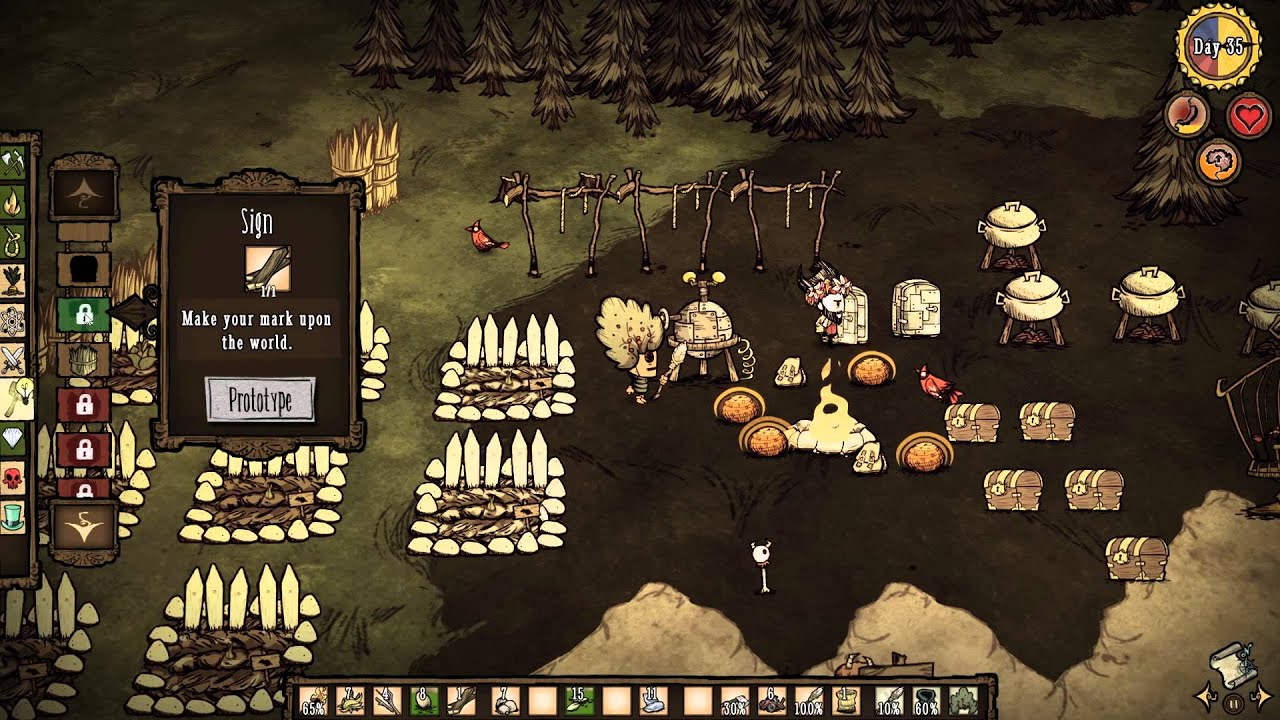Switch to the Food farming crafting tab
1280x720 pixels.
click(13, 281)
